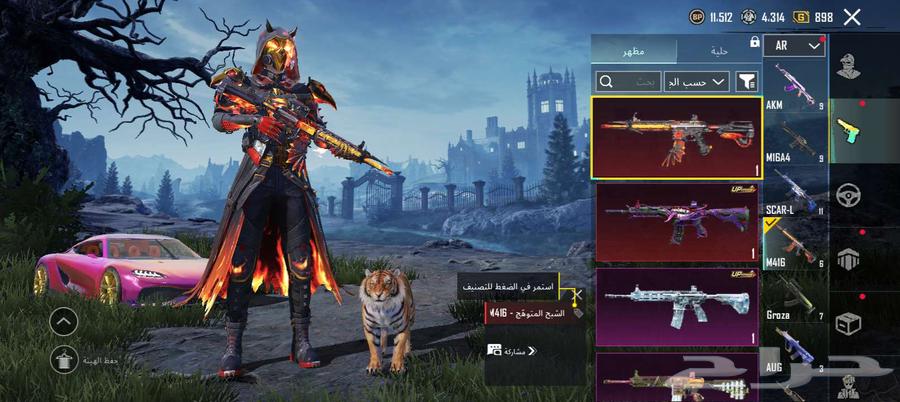900x402 pixels.
Task: Save the outfit with the pot icon
Action: coord(63,358)
